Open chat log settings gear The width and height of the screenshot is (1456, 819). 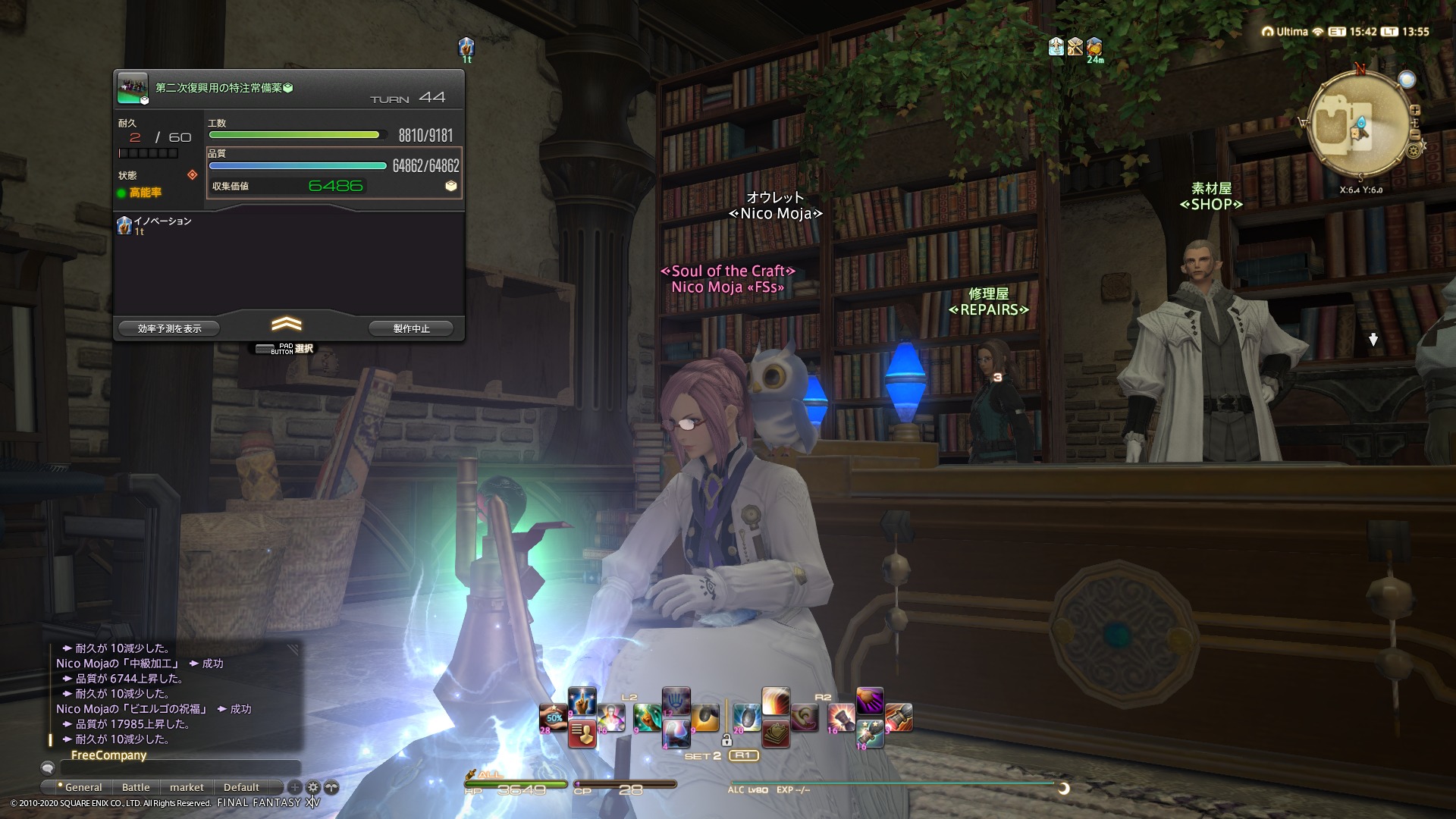click(313, 787)
